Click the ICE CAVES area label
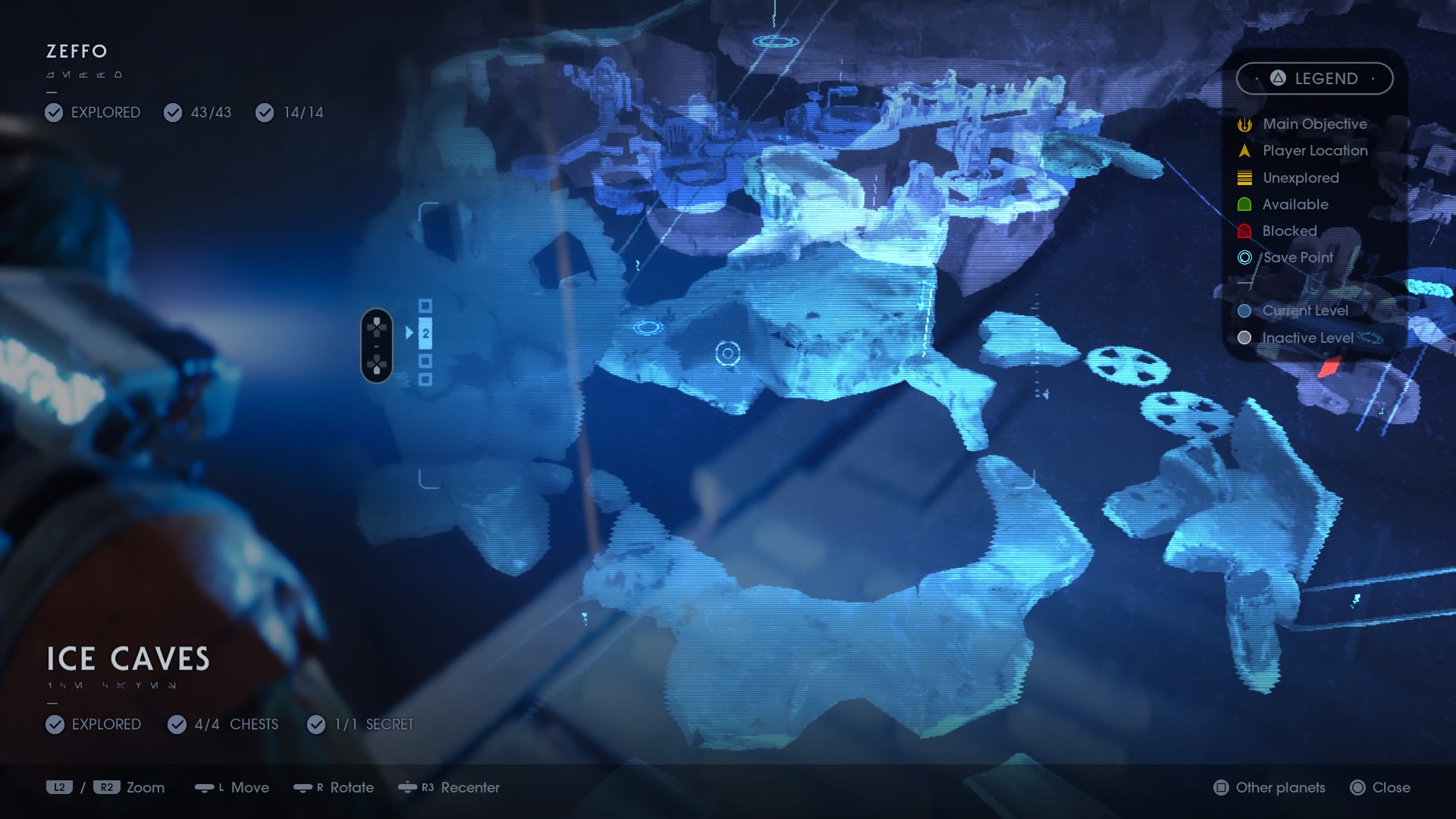Screen dimensions: 1456x819 [127, 659]
